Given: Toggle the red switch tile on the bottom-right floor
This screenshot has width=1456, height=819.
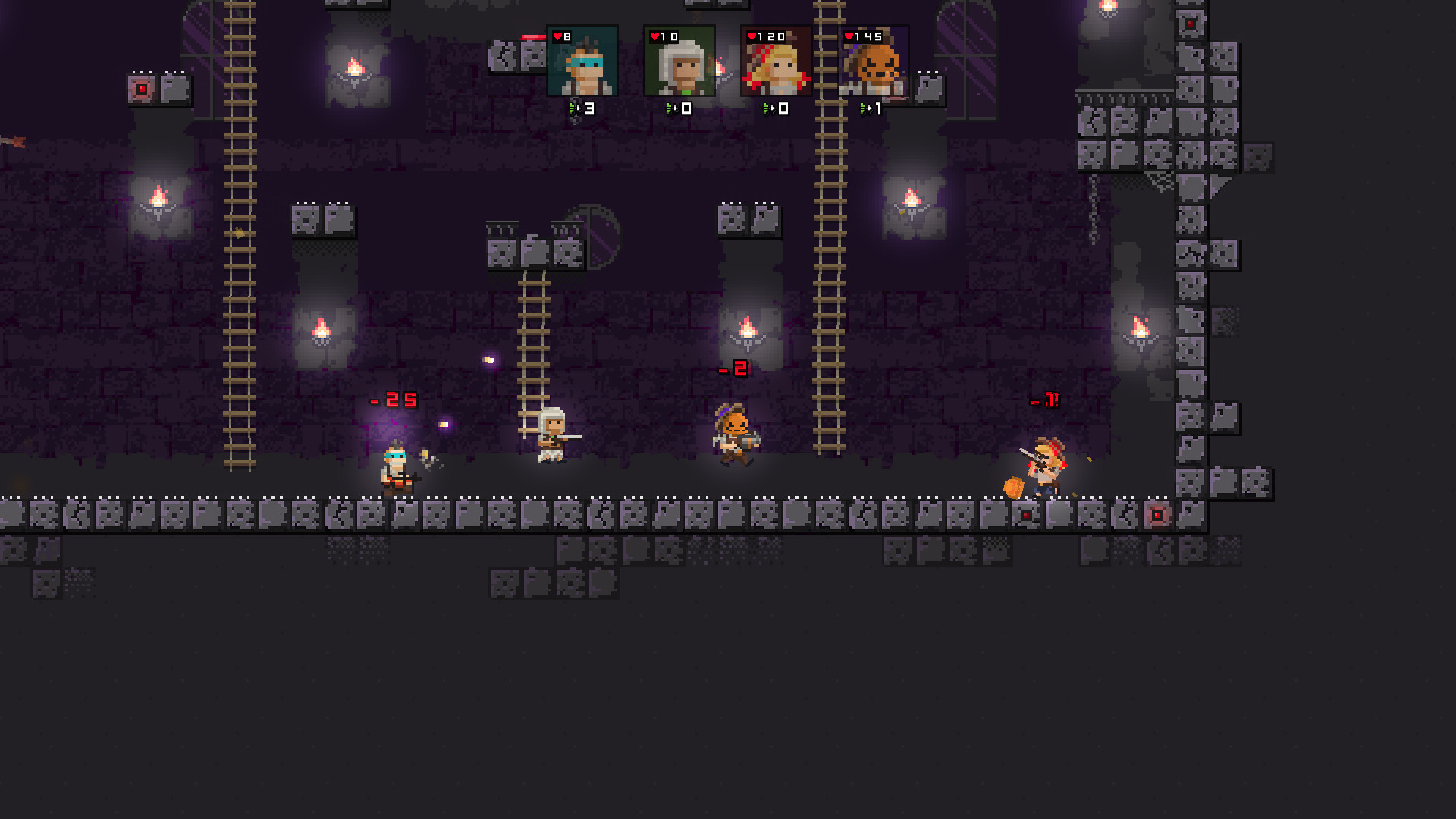Looking at the screenshot, I should click(1156, 516).
